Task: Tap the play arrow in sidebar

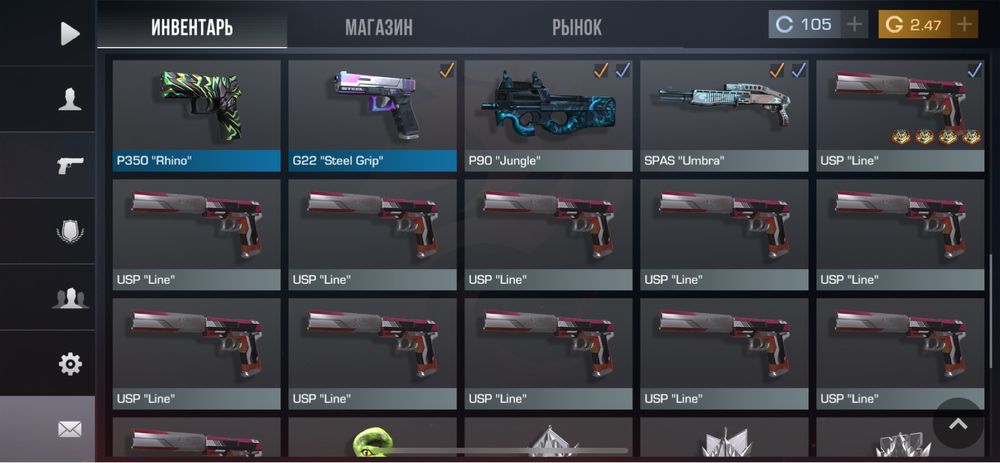Action: (69, 34)
